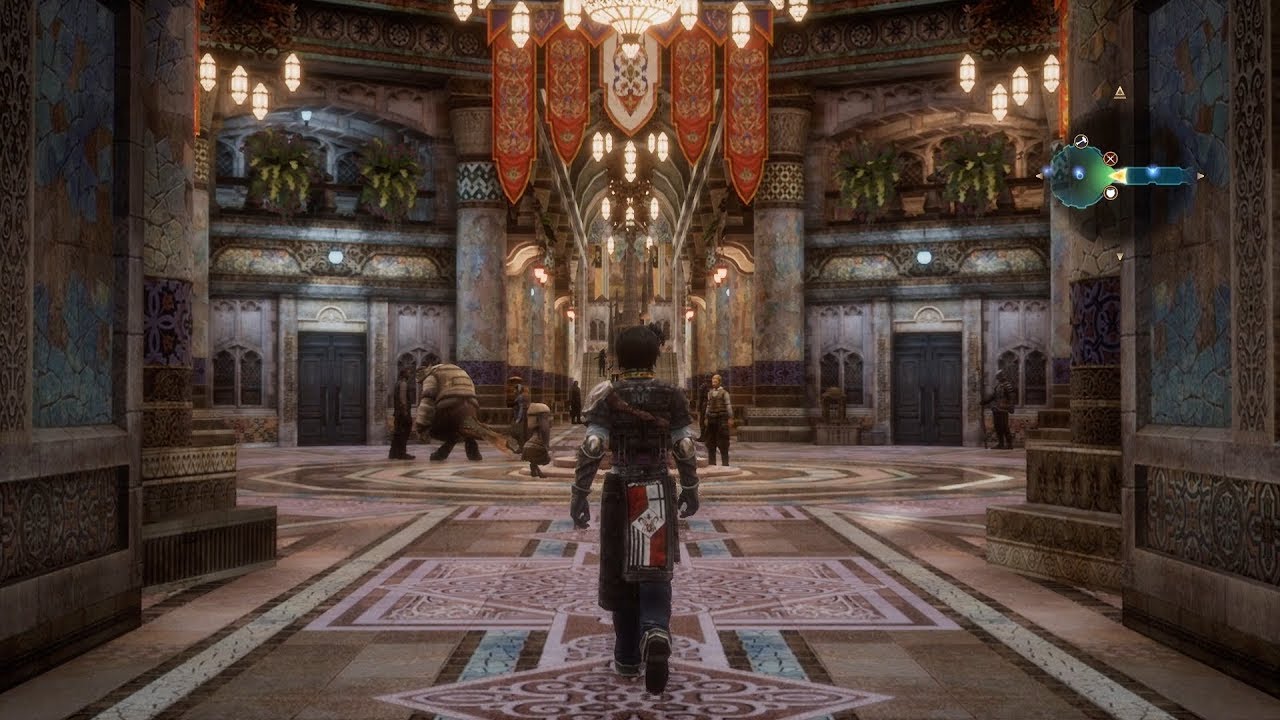Image resolution: width=1280 pixels, height=720 pixels.
Task: Select the shield shop marker on the minimap
Action: 1110,192
